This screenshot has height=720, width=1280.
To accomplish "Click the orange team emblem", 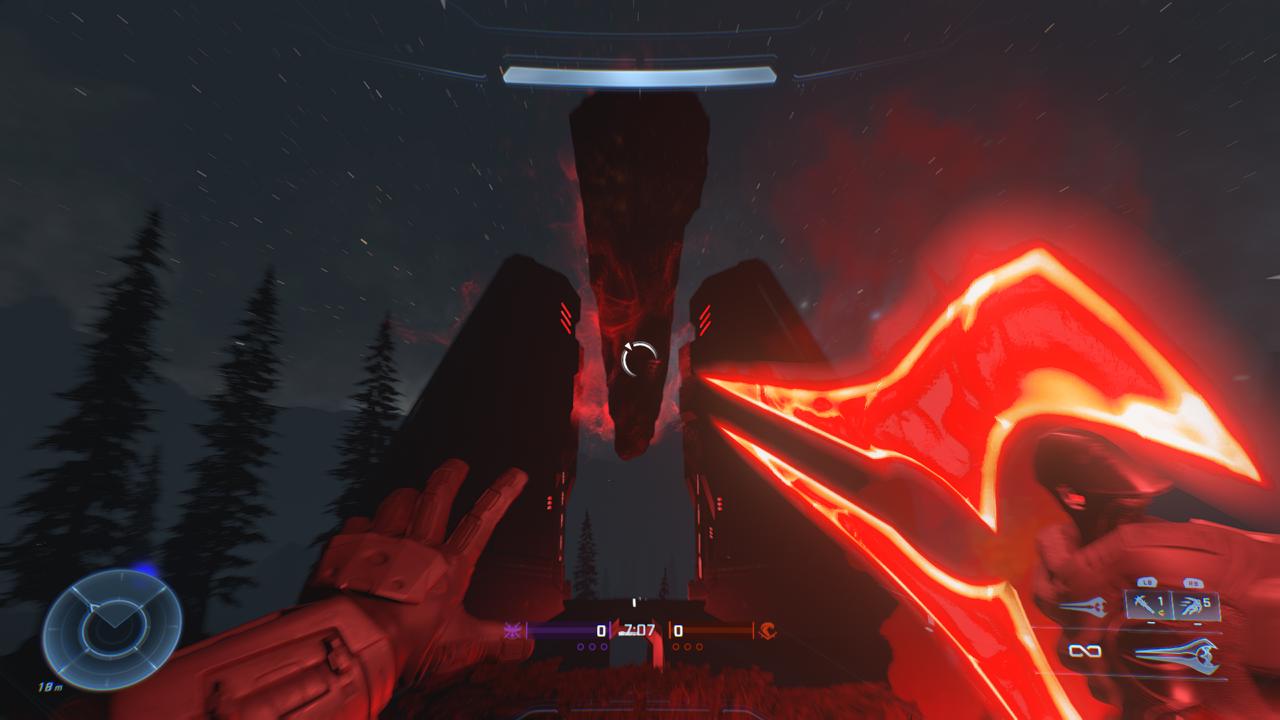I will point(768,630).
